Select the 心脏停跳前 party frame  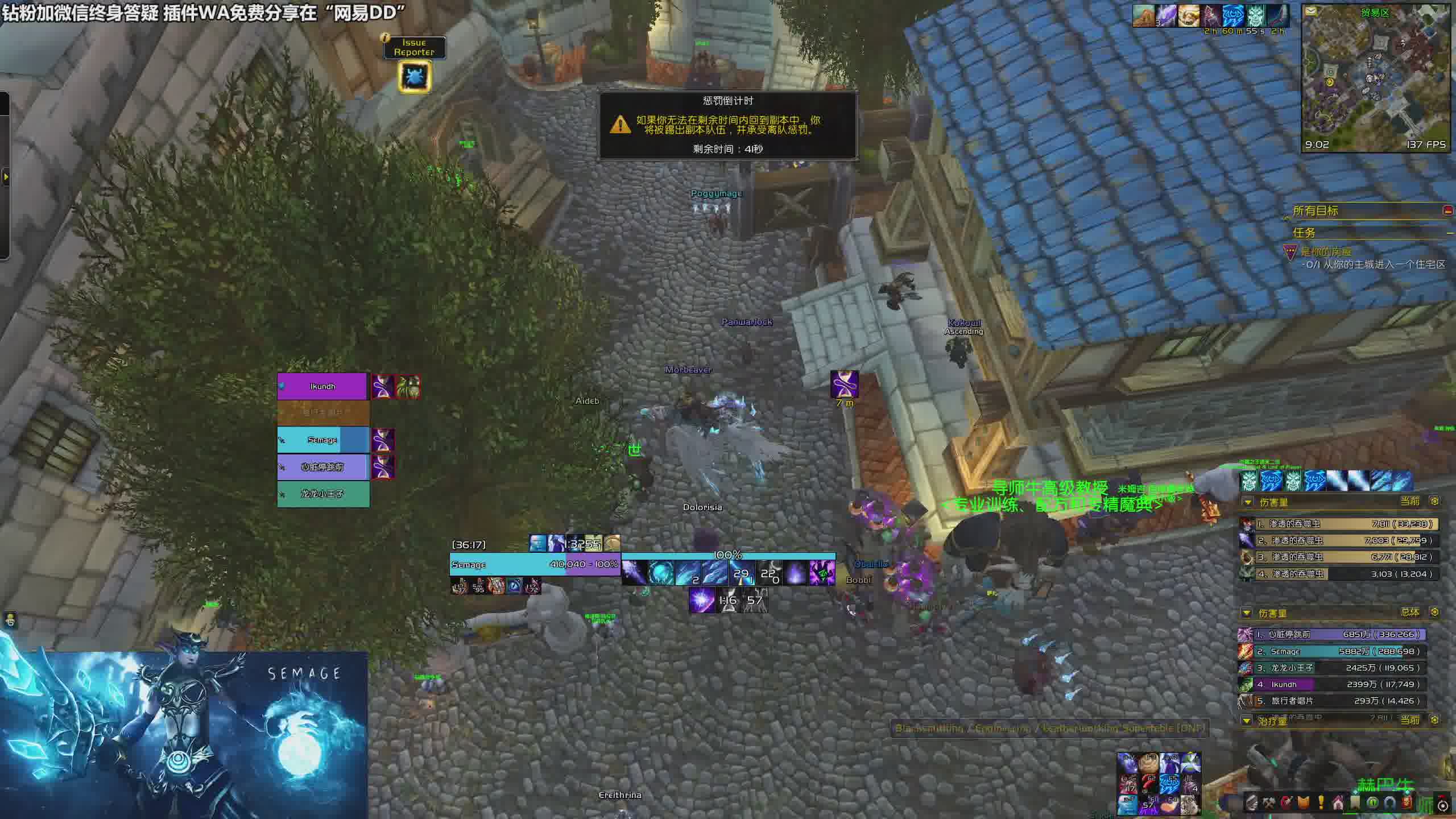[322, 467]
